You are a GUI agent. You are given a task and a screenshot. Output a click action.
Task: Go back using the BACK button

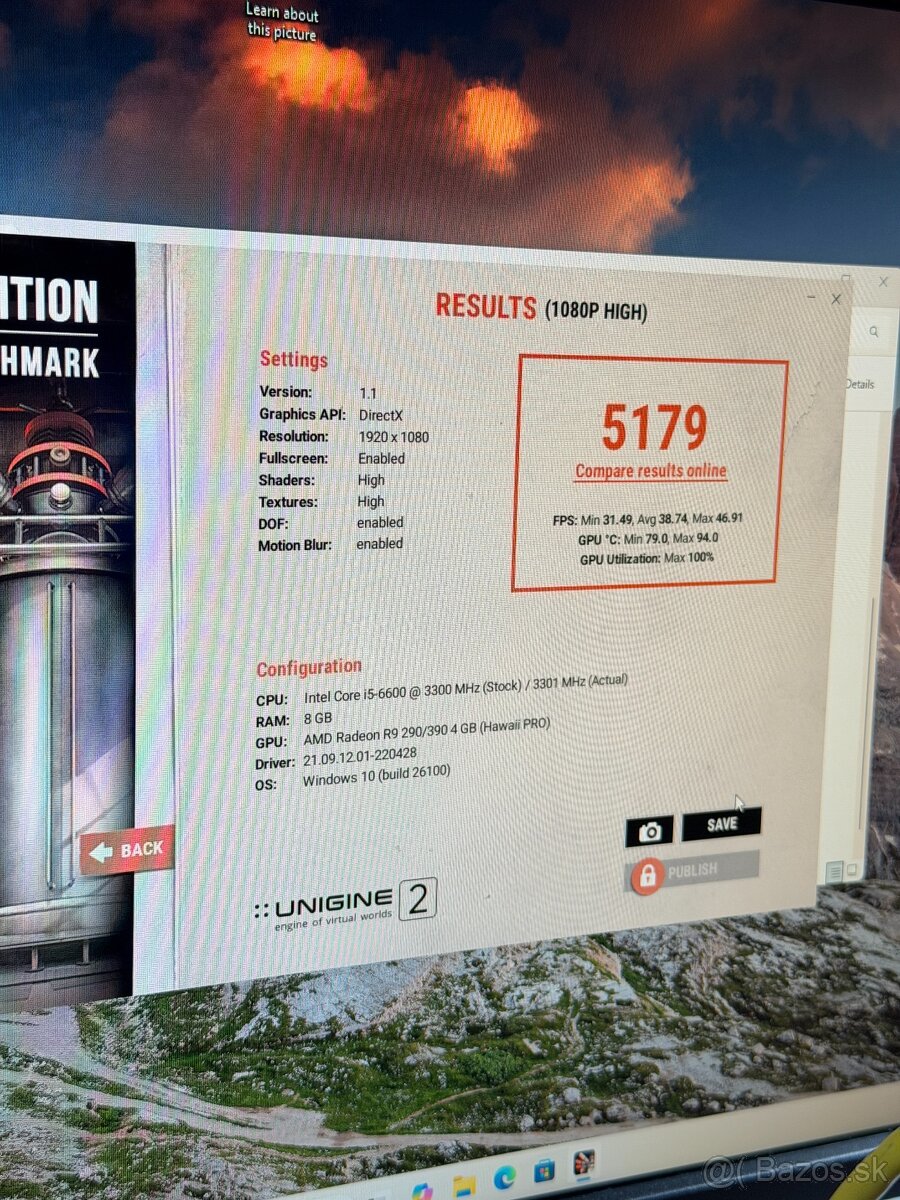(x=128, y=850)
